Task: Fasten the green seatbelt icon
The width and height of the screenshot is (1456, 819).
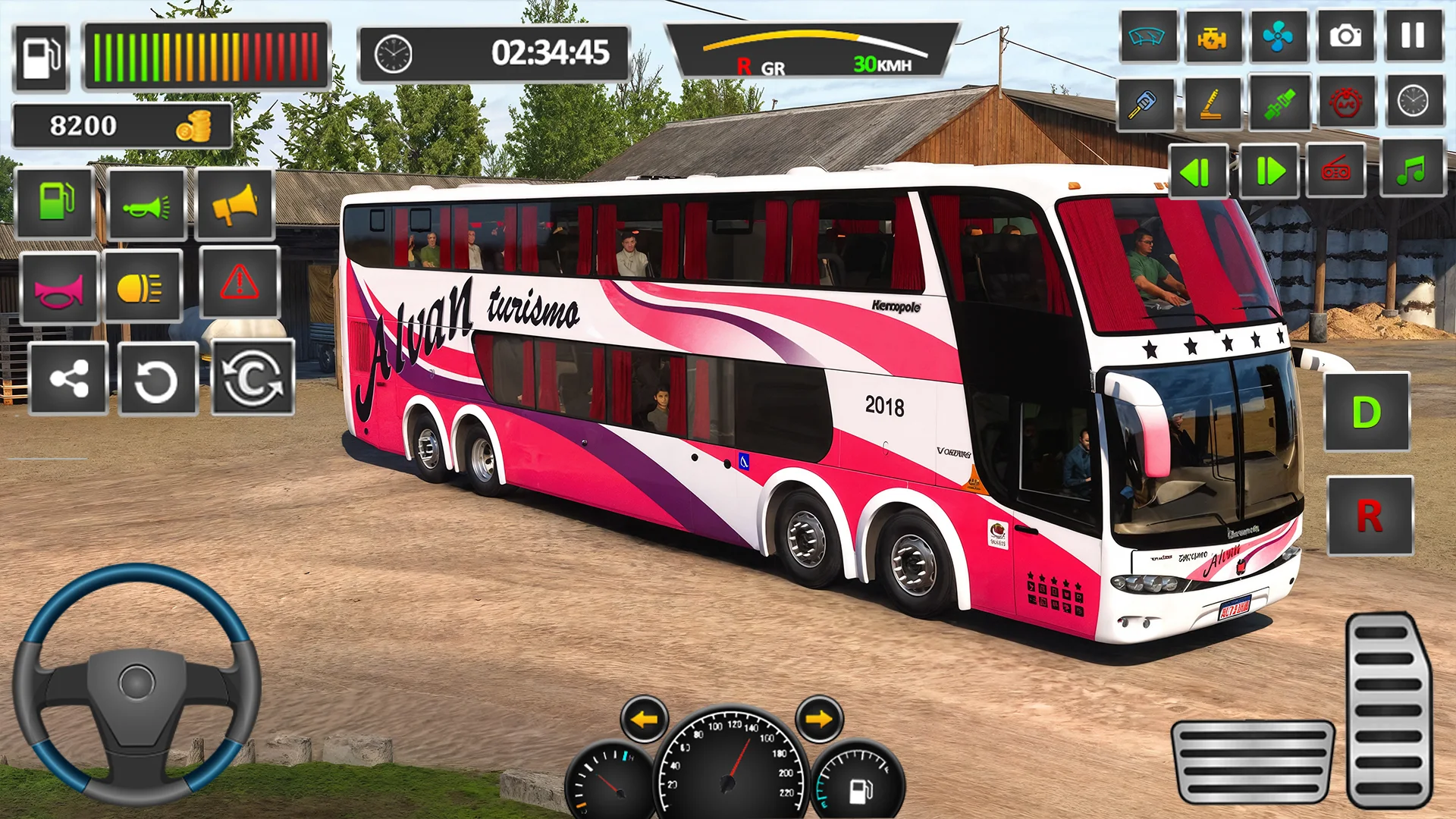Action: (1279, 102)
